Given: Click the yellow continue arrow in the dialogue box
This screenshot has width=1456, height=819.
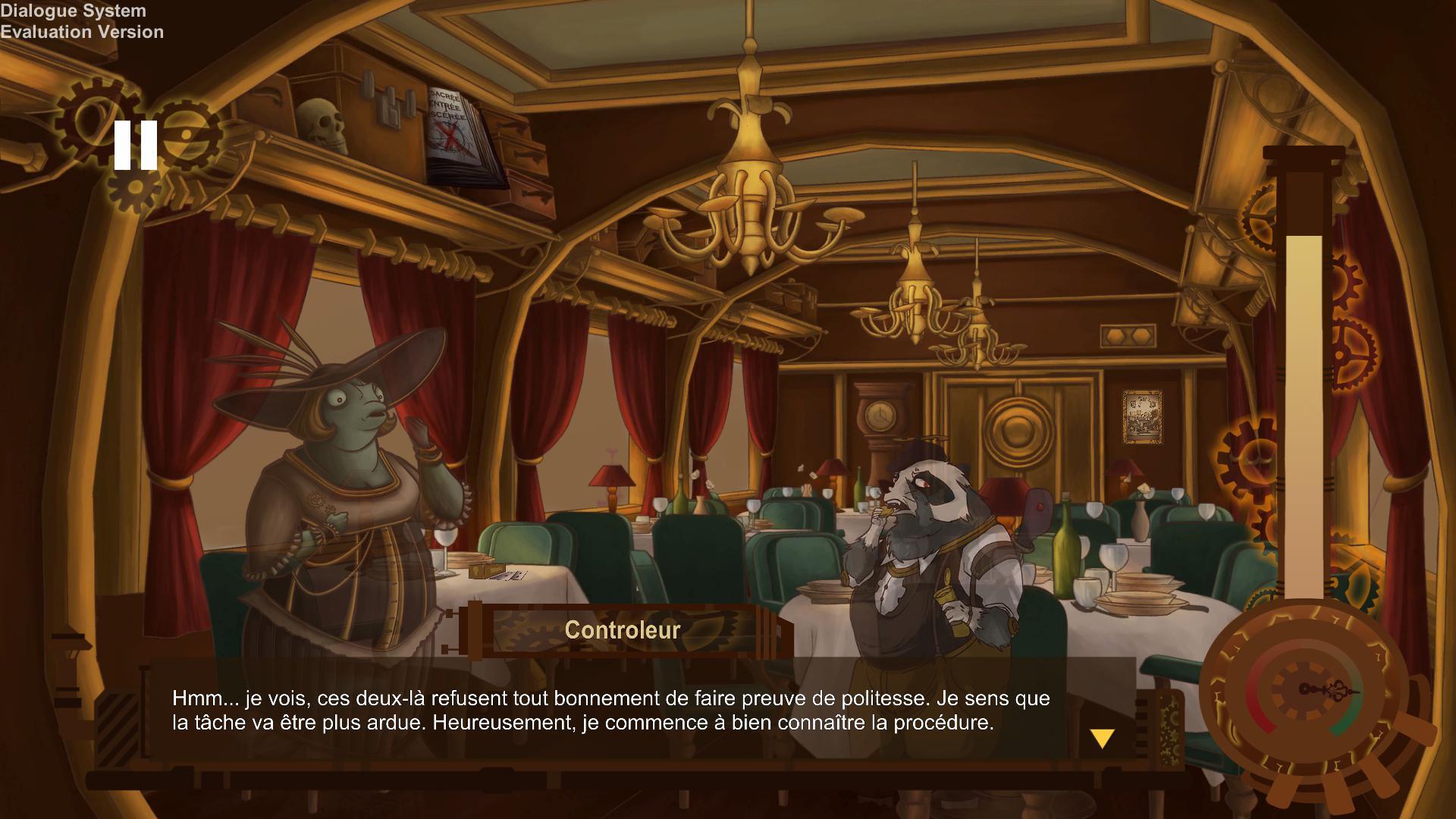Looking at the screenshot, I should (x=1100, y=736).
